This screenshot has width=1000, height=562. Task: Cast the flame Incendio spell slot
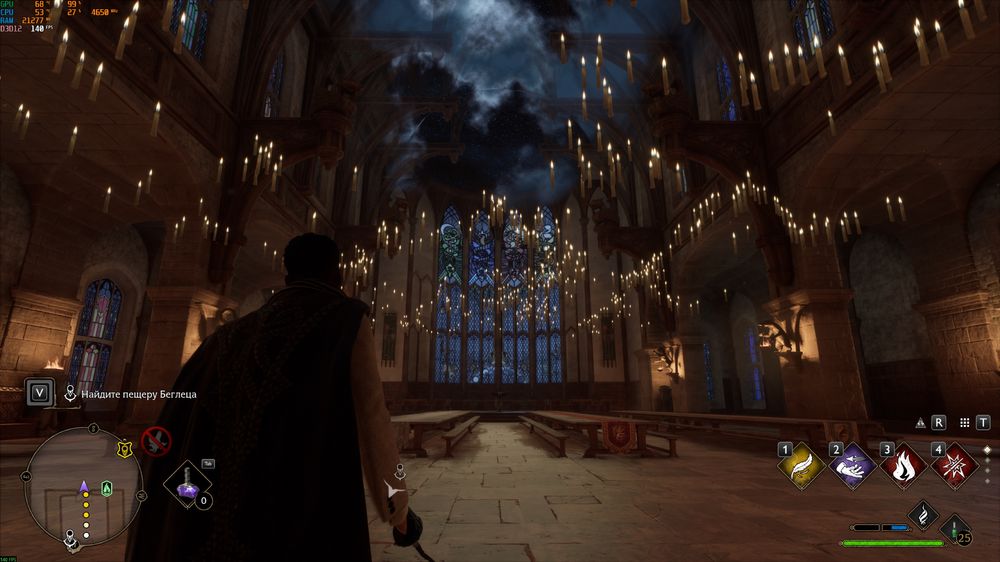point(902,465)
